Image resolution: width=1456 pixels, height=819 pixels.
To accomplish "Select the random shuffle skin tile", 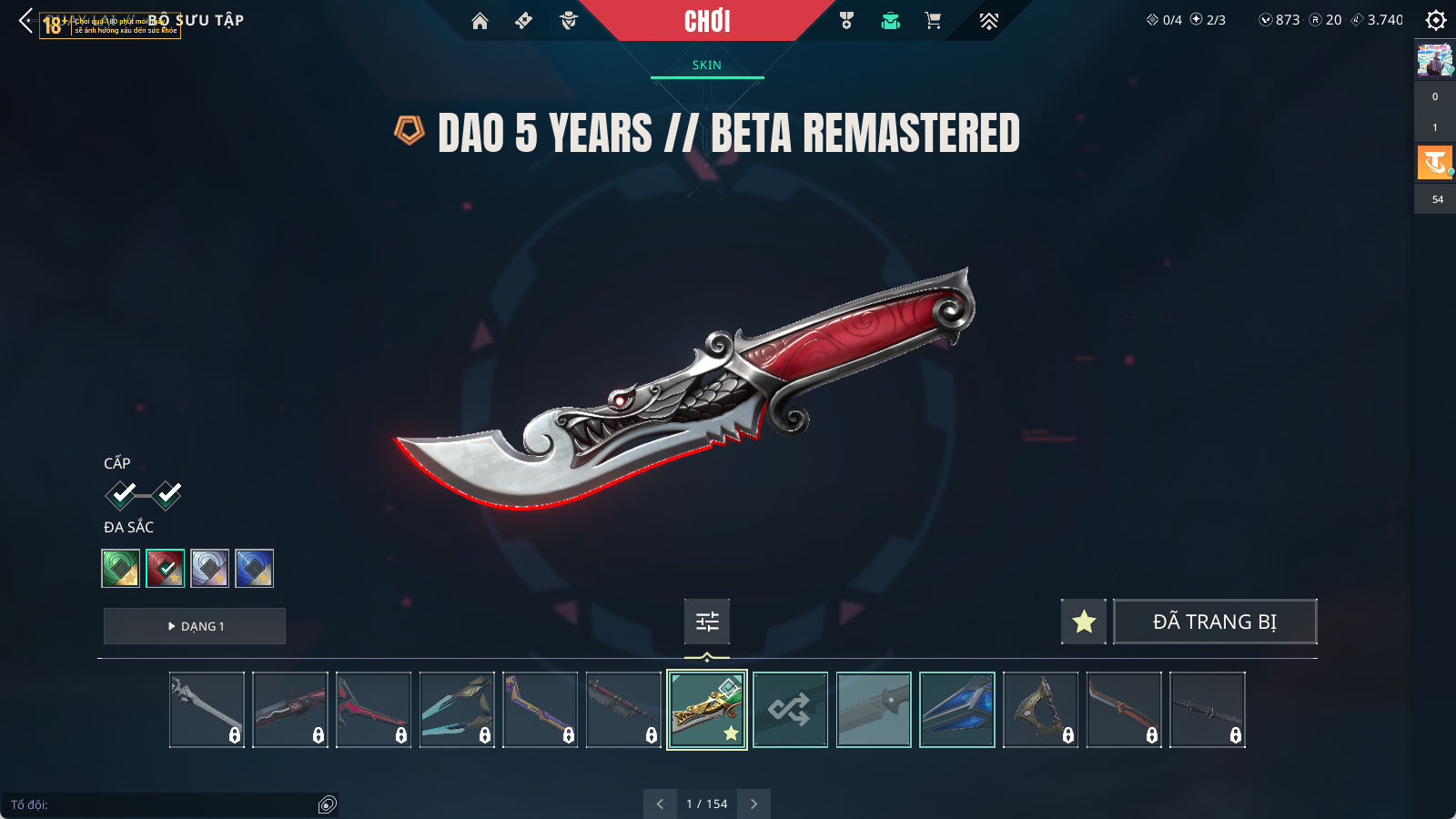I will [x=790, y=710].
